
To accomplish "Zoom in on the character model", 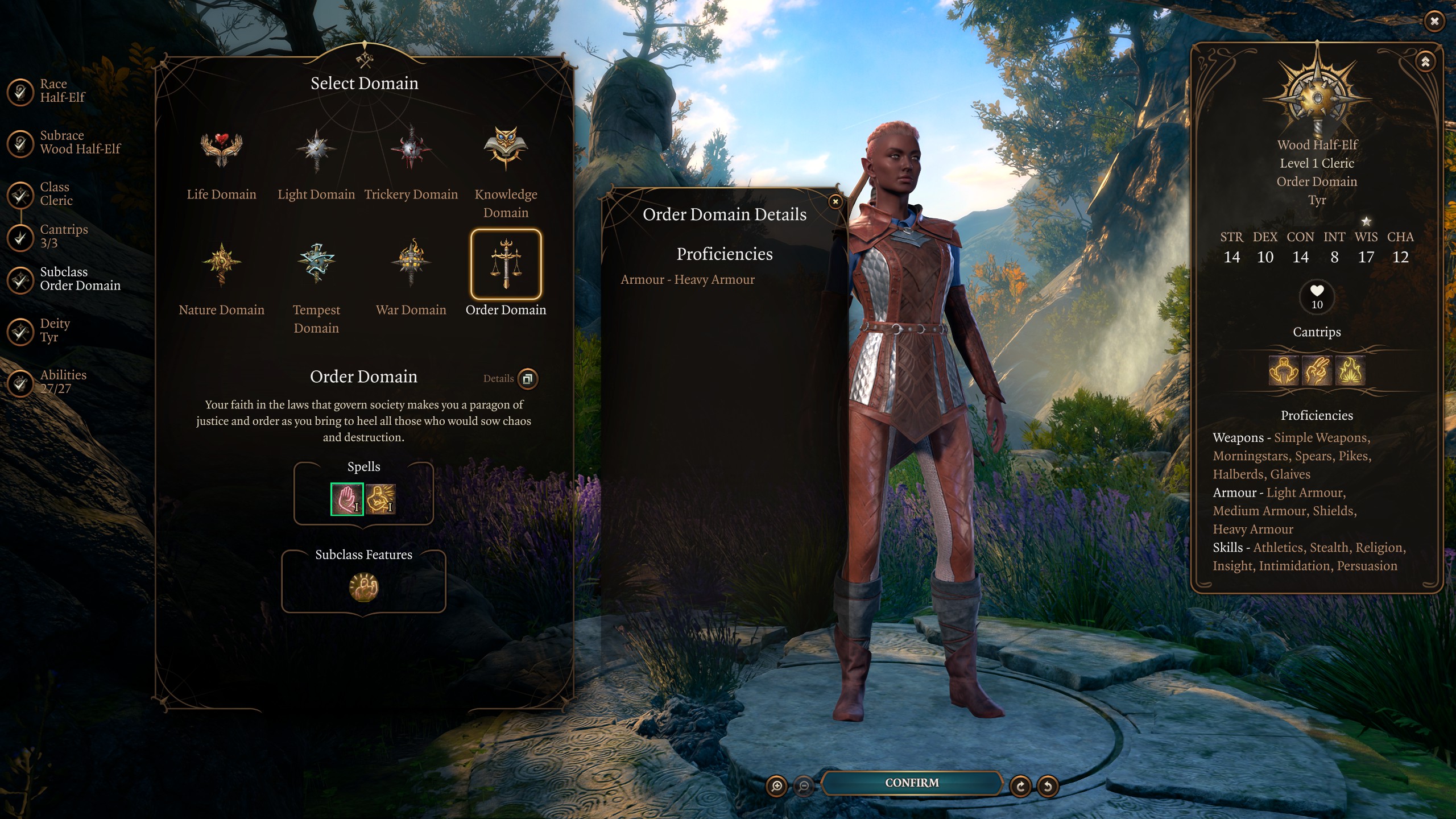I will coord(776,786).
